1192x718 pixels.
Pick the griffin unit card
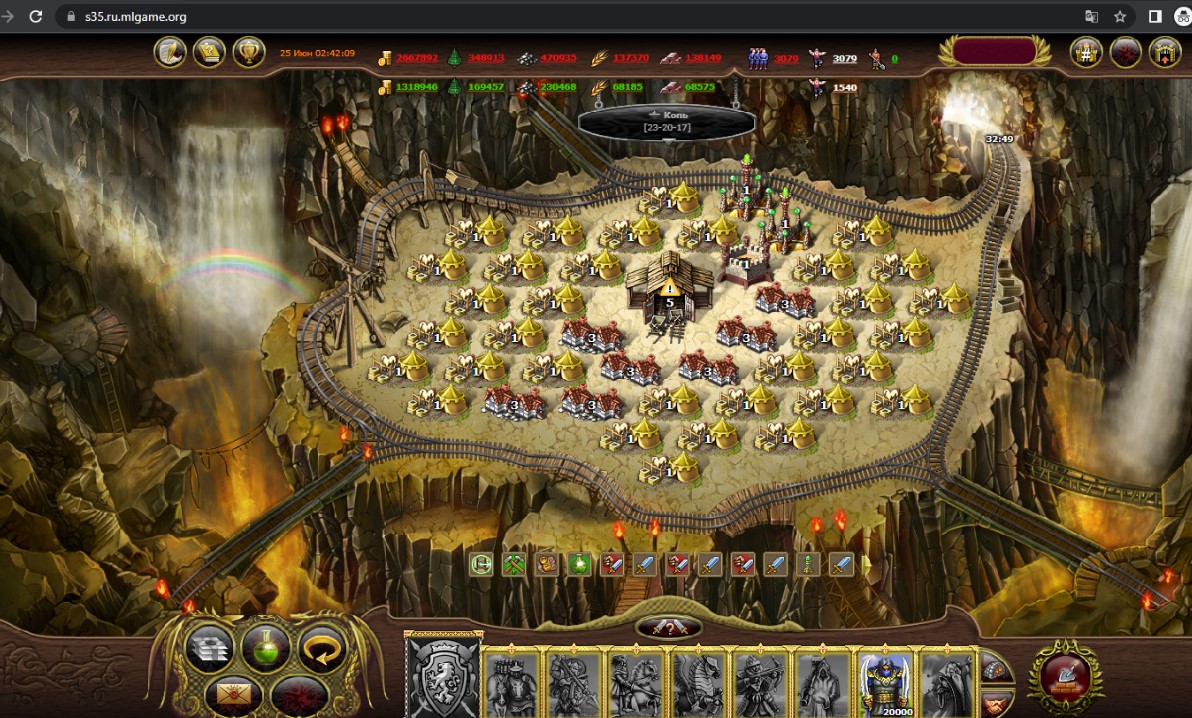(698, 684)
